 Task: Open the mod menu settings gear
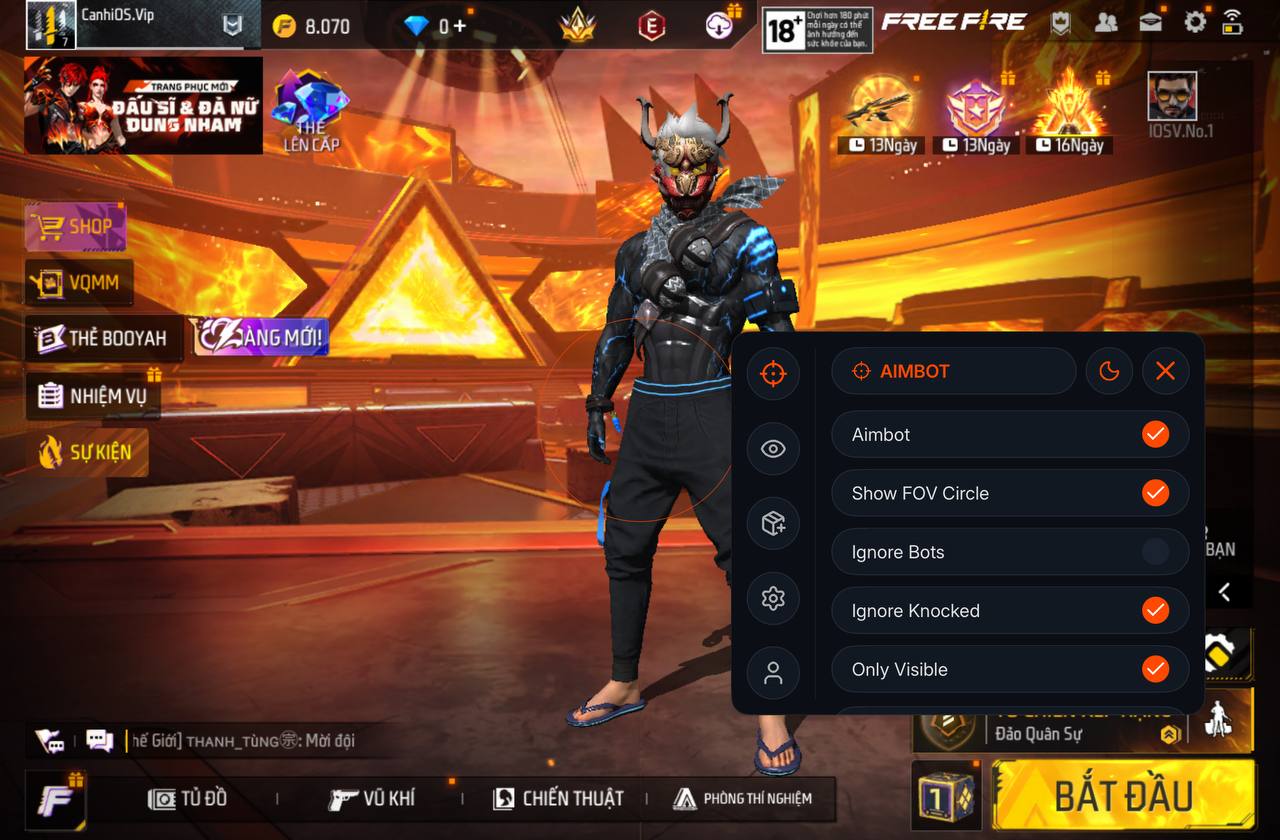click(x=772, y=598)
